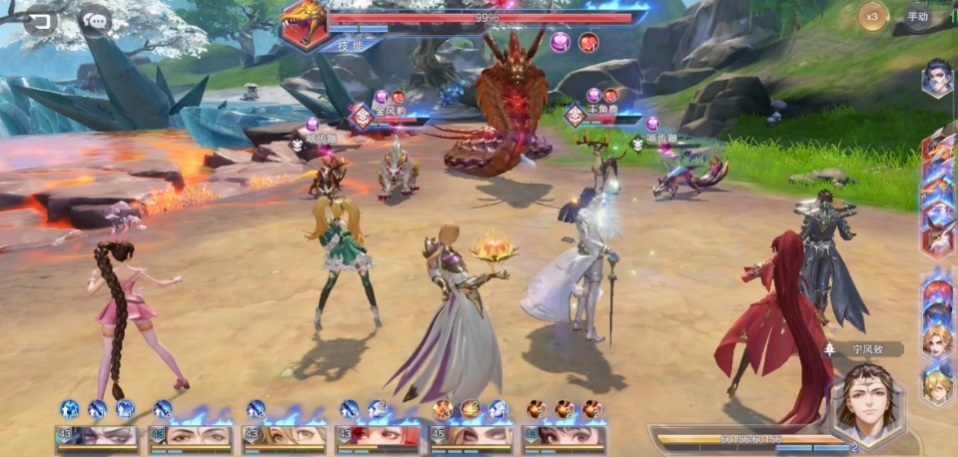Toggle the x3 battle speed button
The height and width of the screenshot is (457, 958).
point(872,16)
